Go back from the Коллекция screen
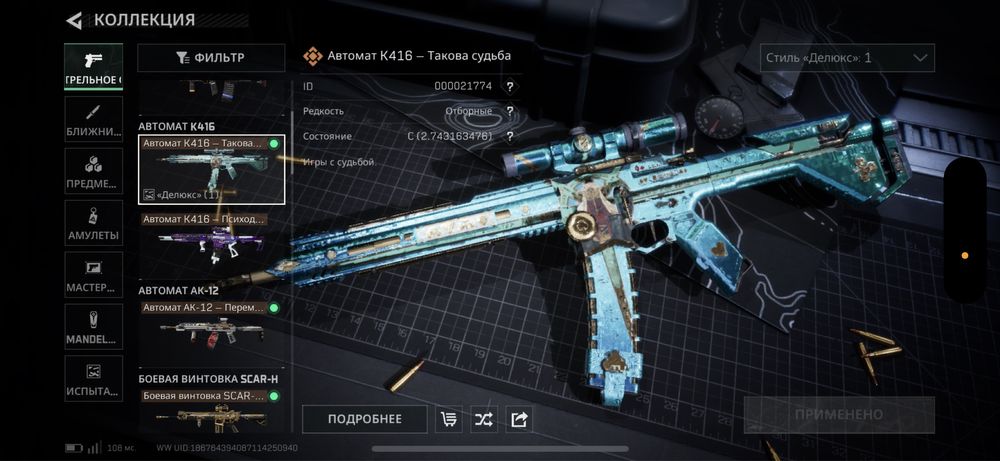Viewport: 1000px width, 461px height. point(74,20)
